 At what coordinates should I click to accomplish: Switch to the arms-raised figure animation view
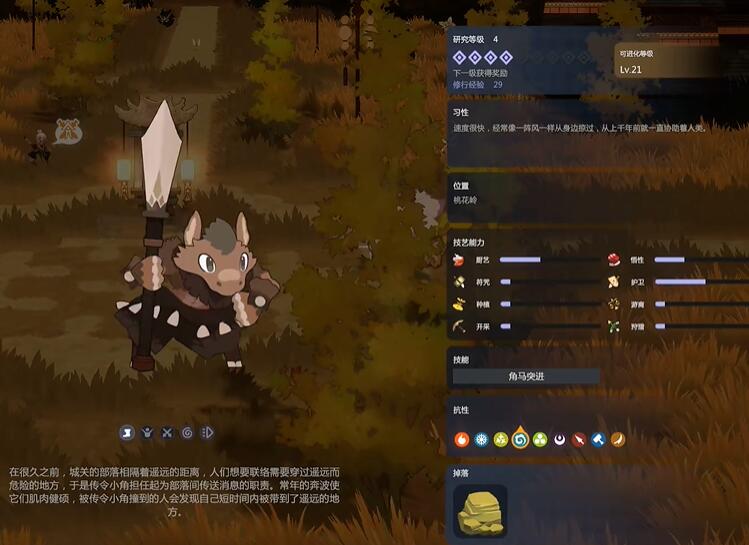(x=147, y=433)
